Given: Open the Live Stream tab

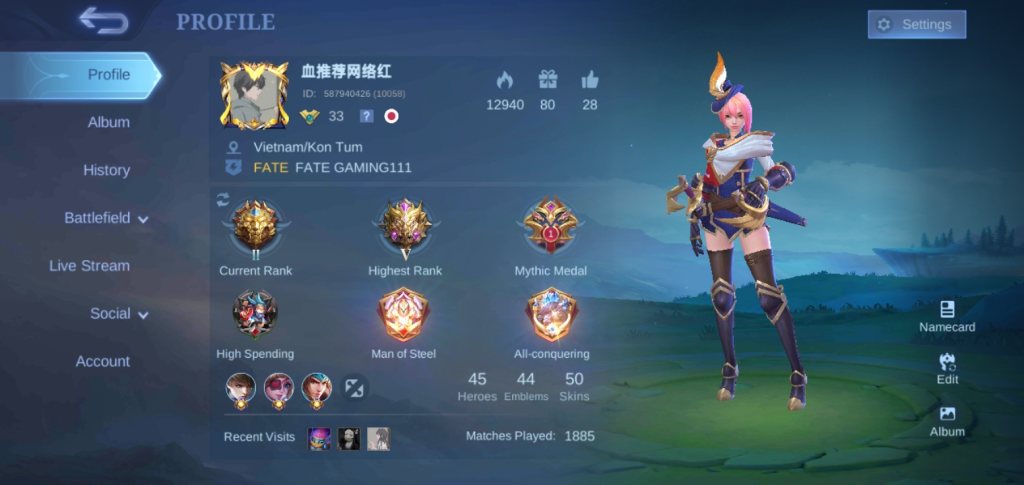Looking at the screenshot, I should (90, 266).
